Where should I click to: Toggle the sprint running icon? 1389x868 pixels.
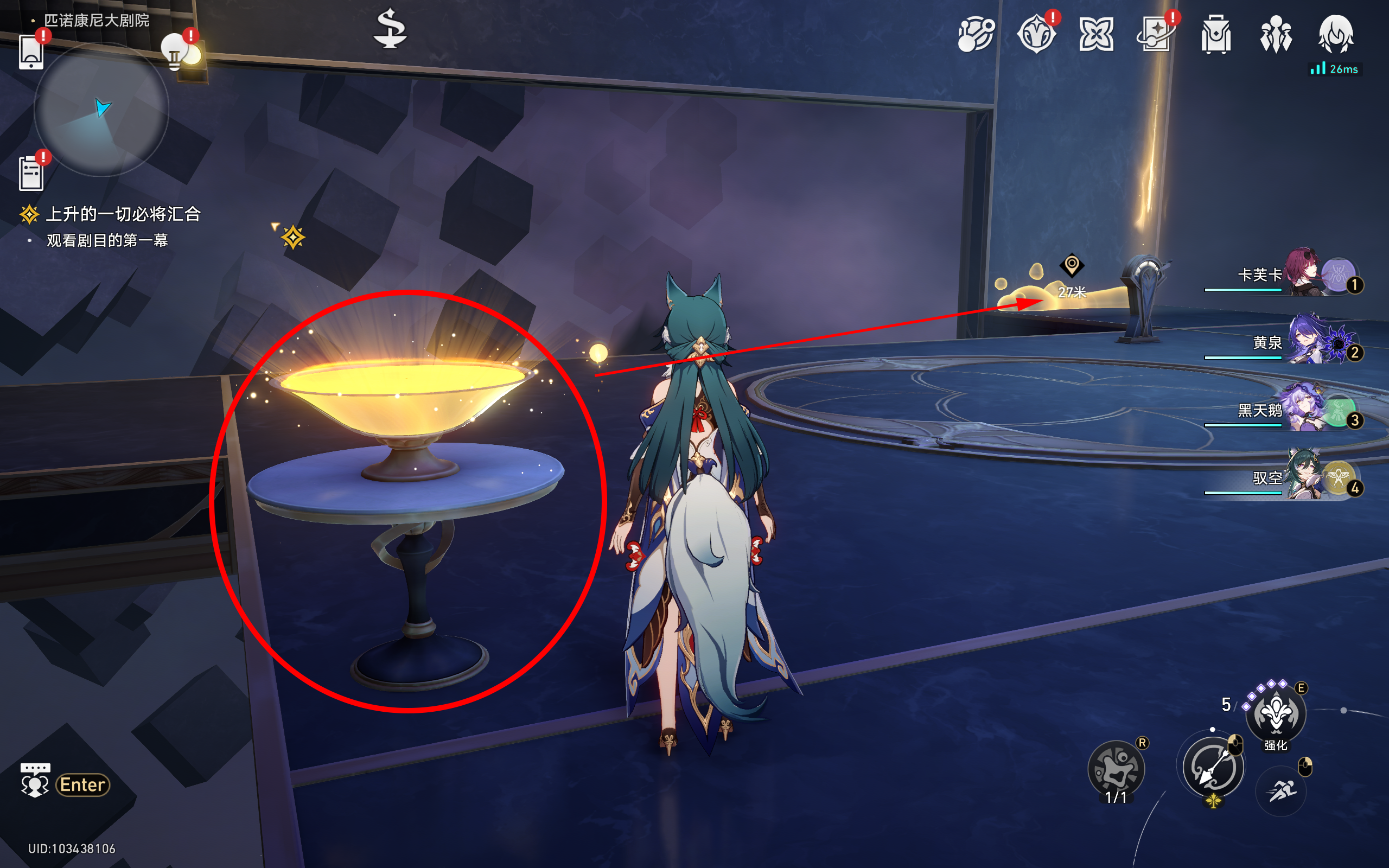pyautogui.click(x=1281, y=791)
